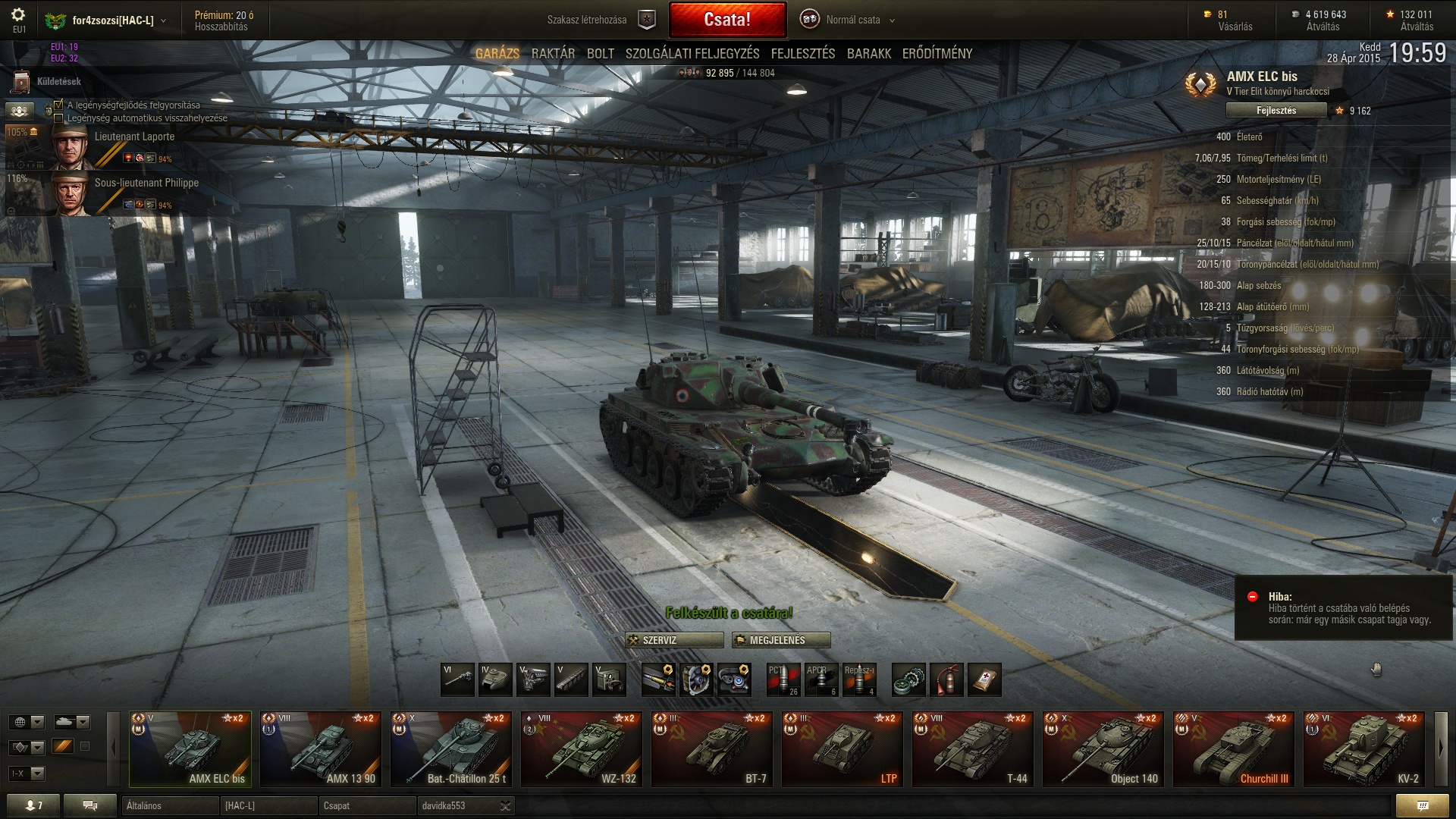Click the Fejlesztés button under AMX ELC bis
Viewport: 1456px width, 819px height.
(1276, 111)
